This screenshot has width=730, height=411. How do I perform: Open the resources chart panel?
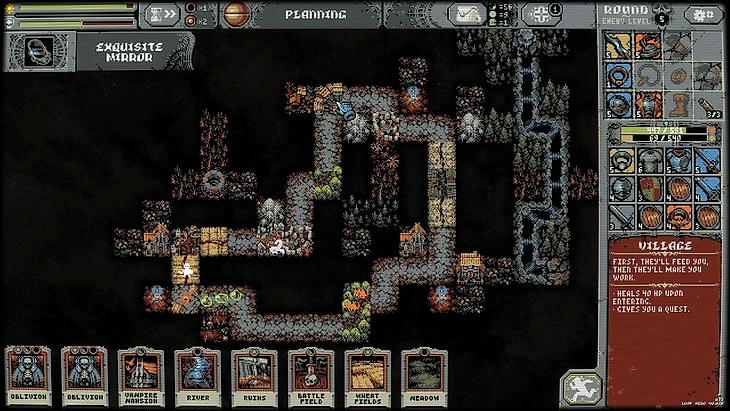[x=467, y=14]
